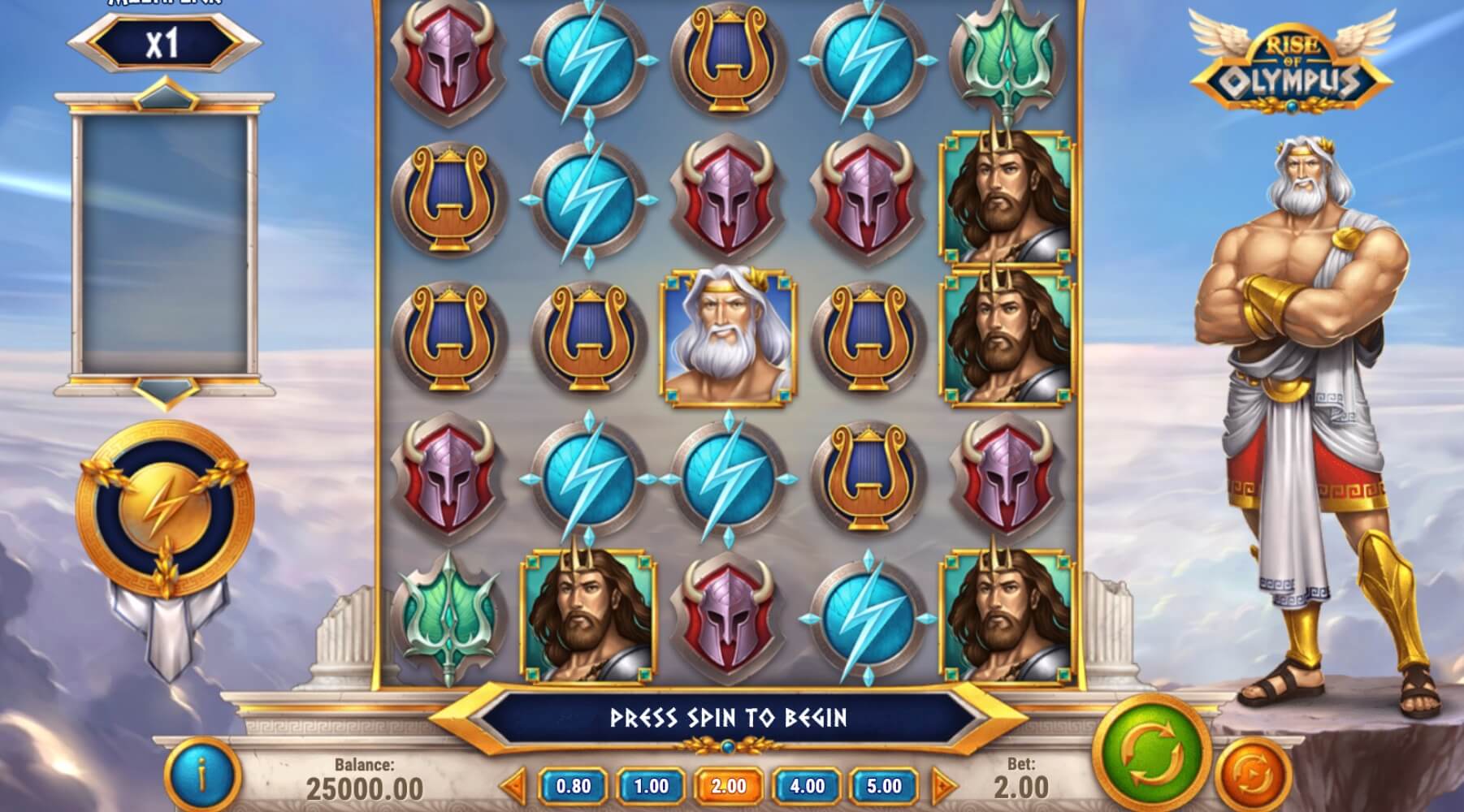
Task: Select the 2.00 bet option
Action: coord(729,786)
